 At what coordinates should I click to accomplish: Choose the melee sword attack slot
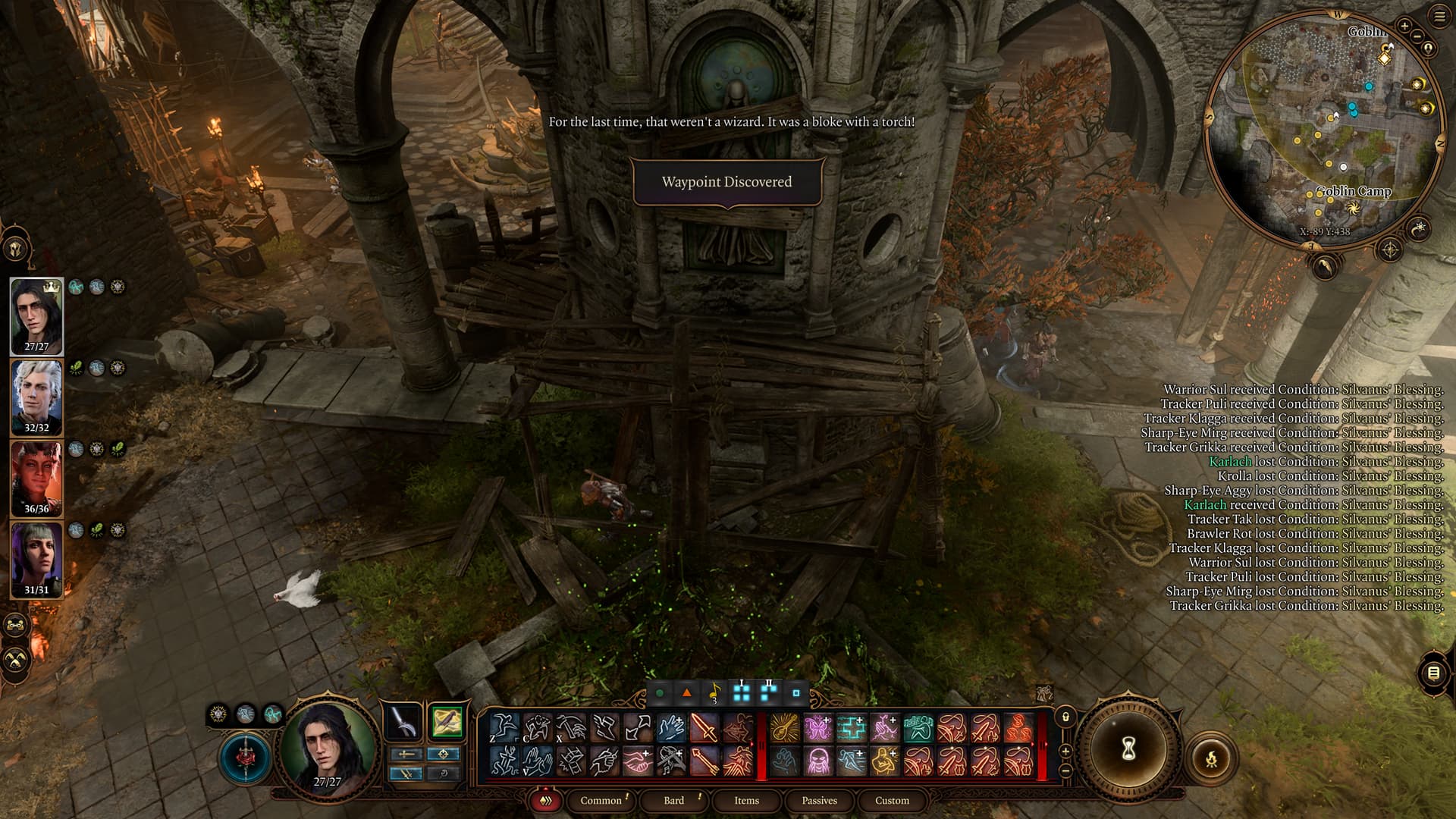point(704,728)
